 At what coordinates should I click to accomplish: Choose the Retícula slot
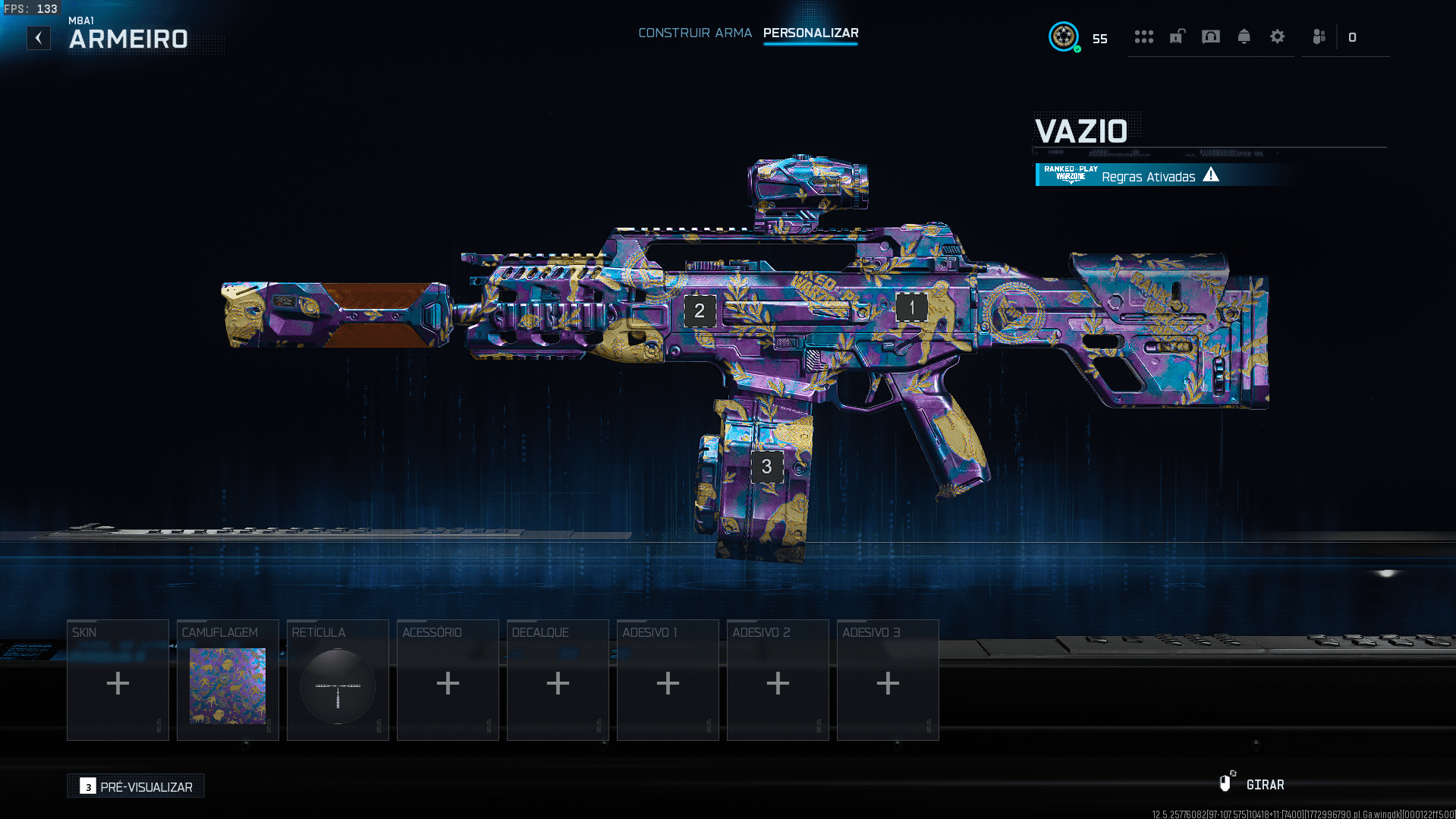coord(338,680)
